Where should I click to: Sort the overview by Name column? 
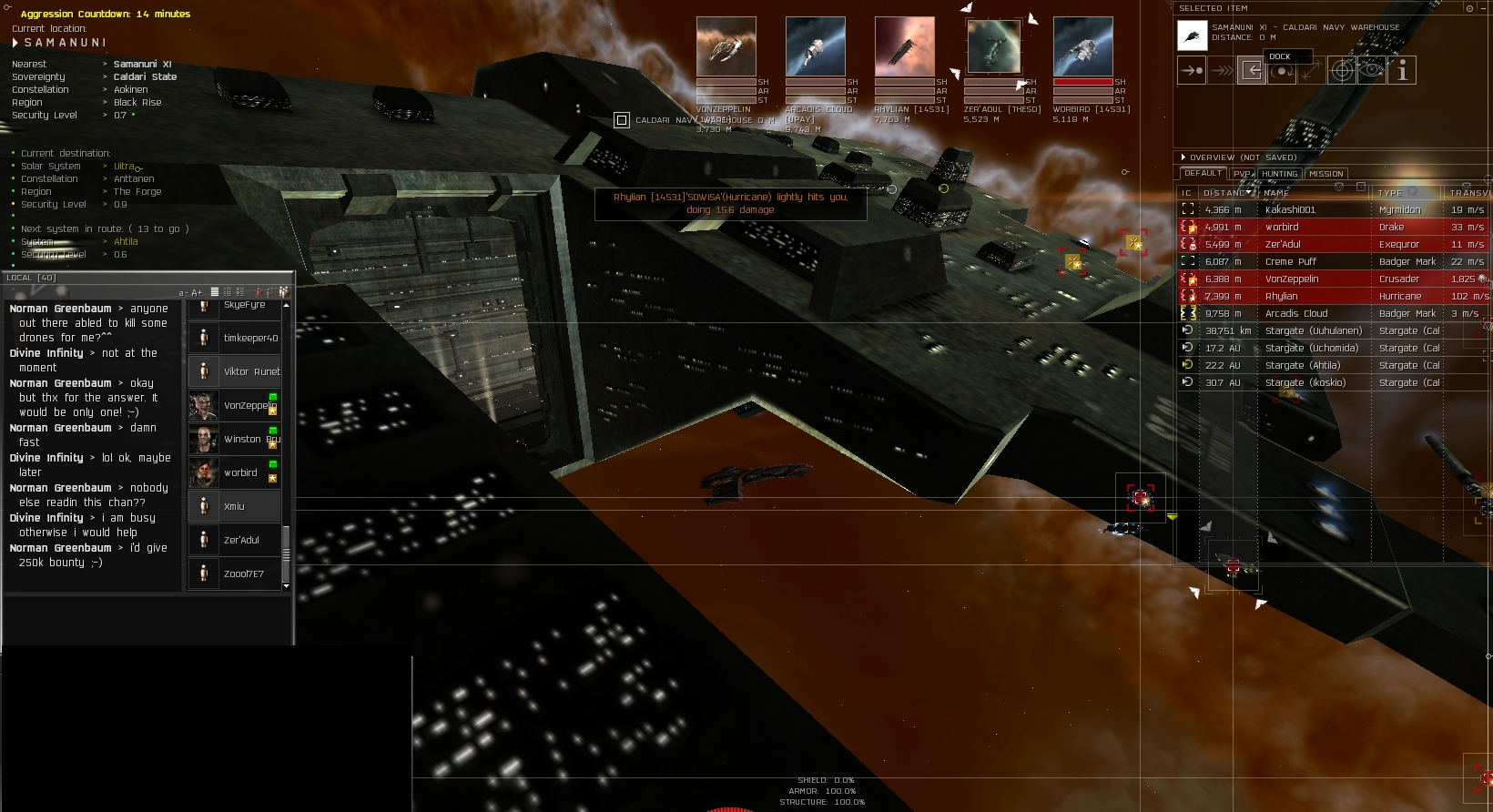(1276, 193)
